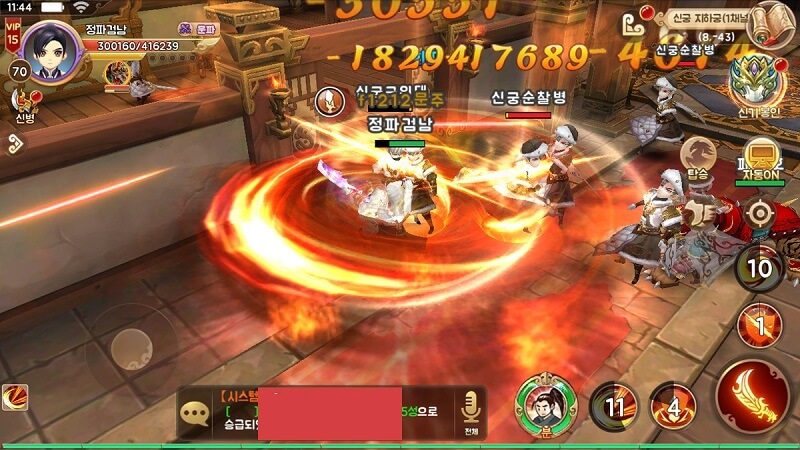Tap the microphone 전체 voice chat button
Image resolution: width=800 pixels, height=450 pixels.
469,412
